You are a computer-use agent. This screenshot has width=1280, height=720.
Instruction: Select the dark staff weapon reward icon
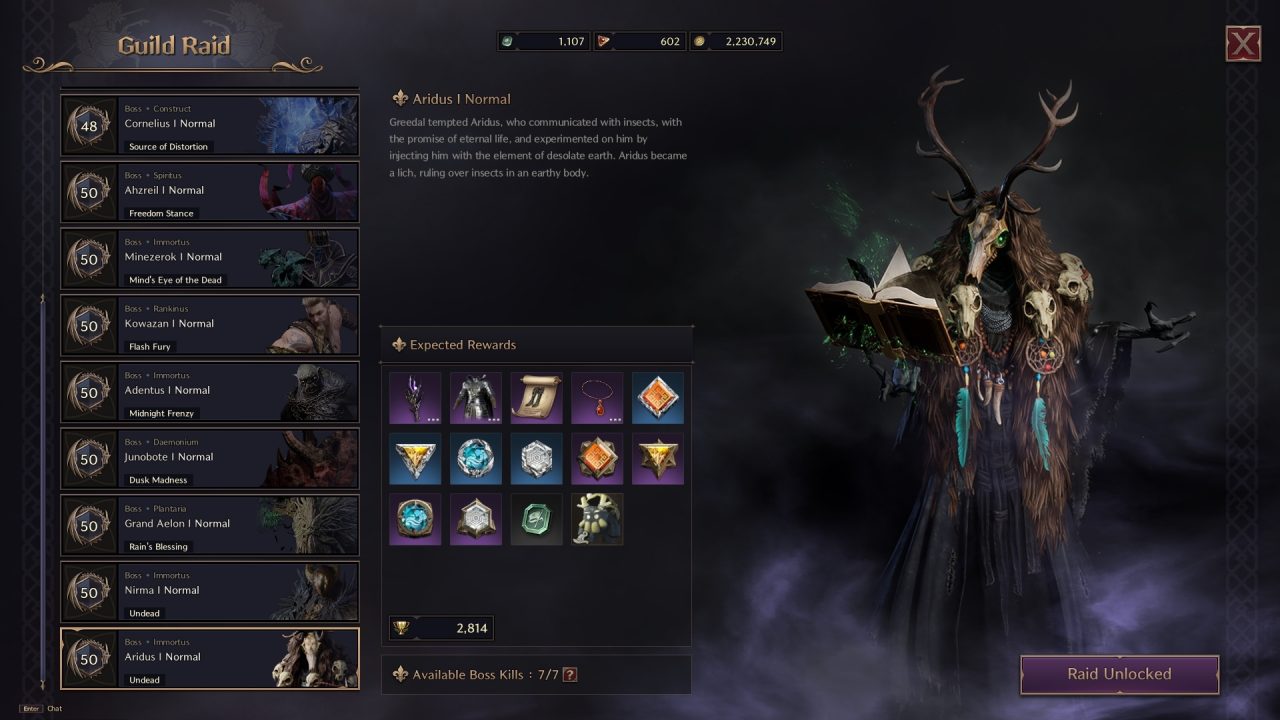(x=415, y=397)
